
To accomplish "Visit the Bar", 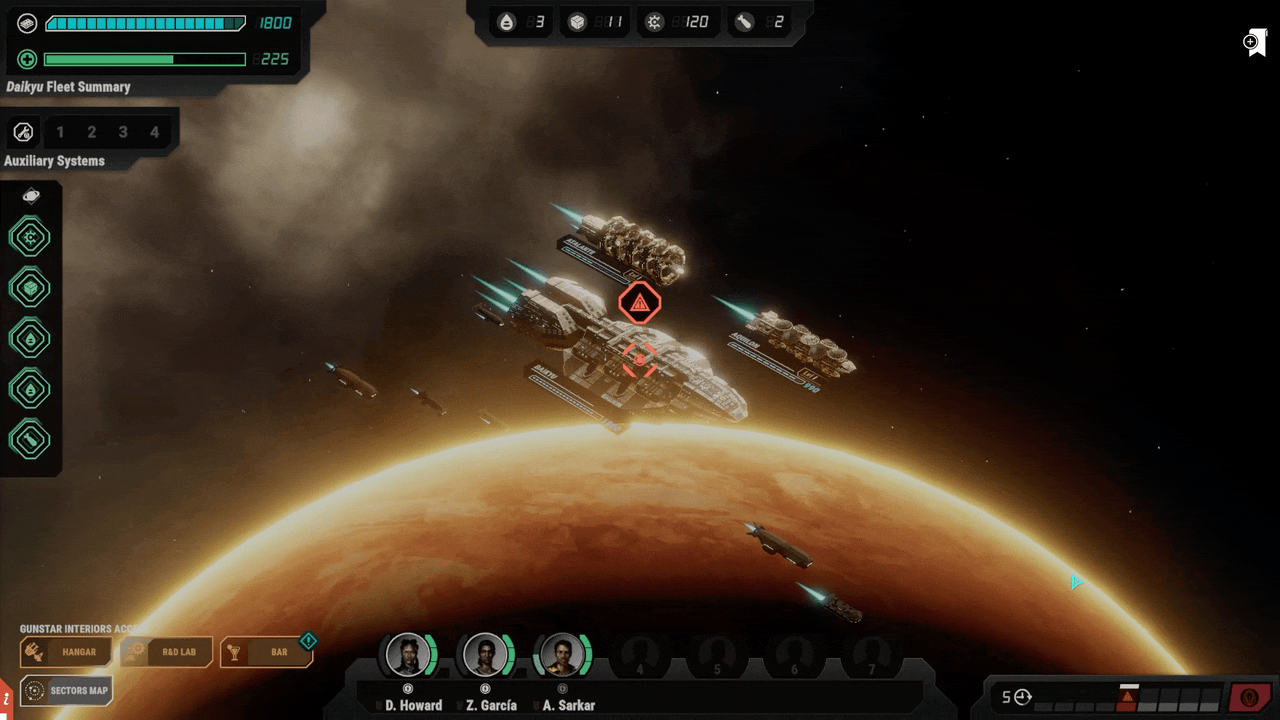I will click(x=266, y=652).
